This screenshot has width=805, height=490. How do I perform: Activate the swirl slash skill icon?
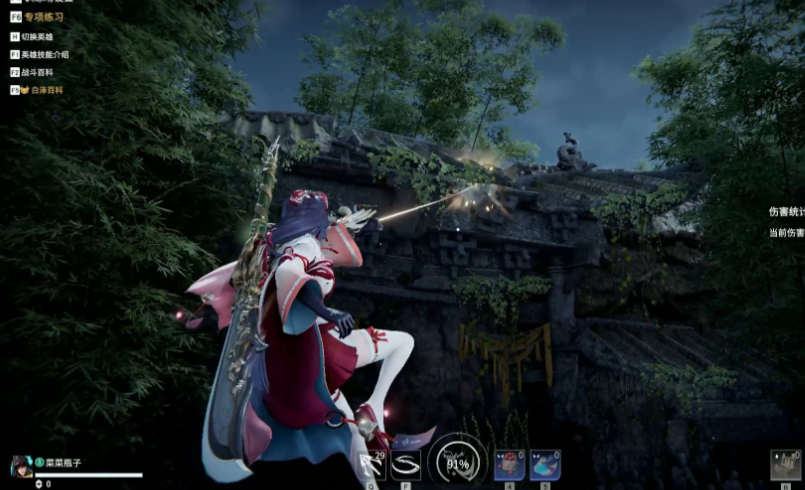point(405,465)
